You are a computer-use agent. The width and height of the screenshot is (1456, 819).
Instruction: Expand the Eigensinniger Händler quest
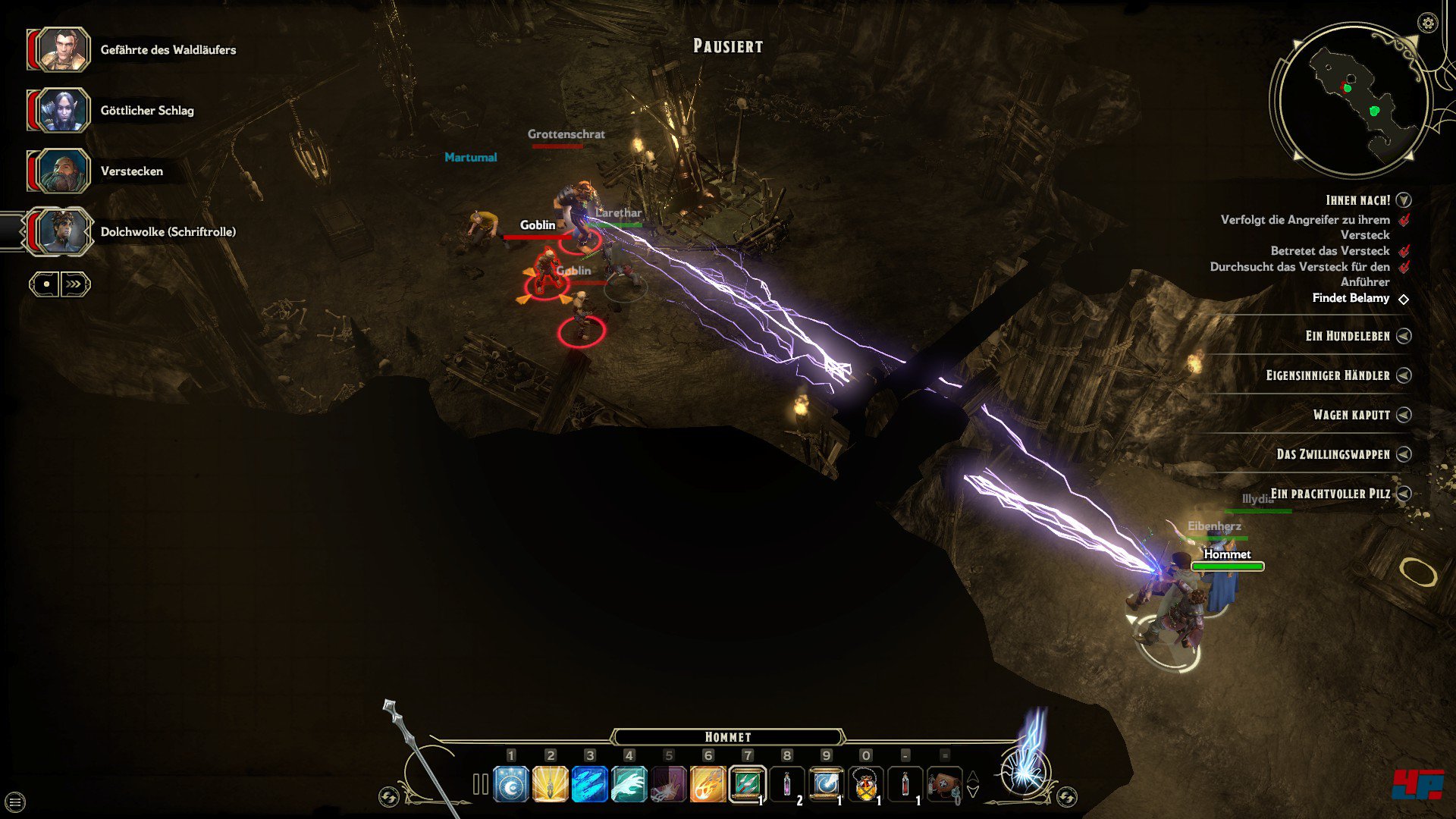tap(1404, 375)
